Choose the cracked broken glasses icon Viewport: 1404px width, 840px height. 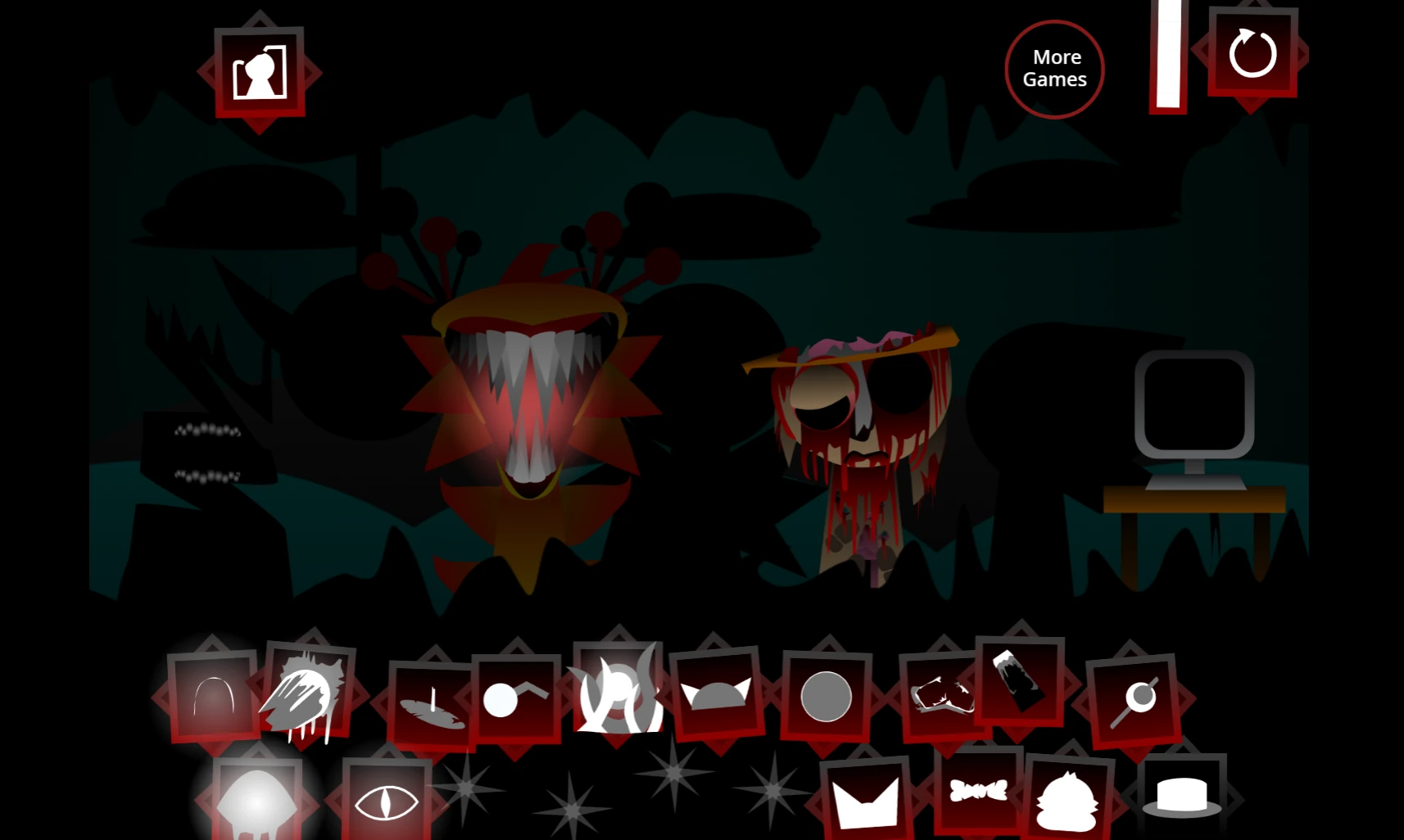click(x=940, y=697)
